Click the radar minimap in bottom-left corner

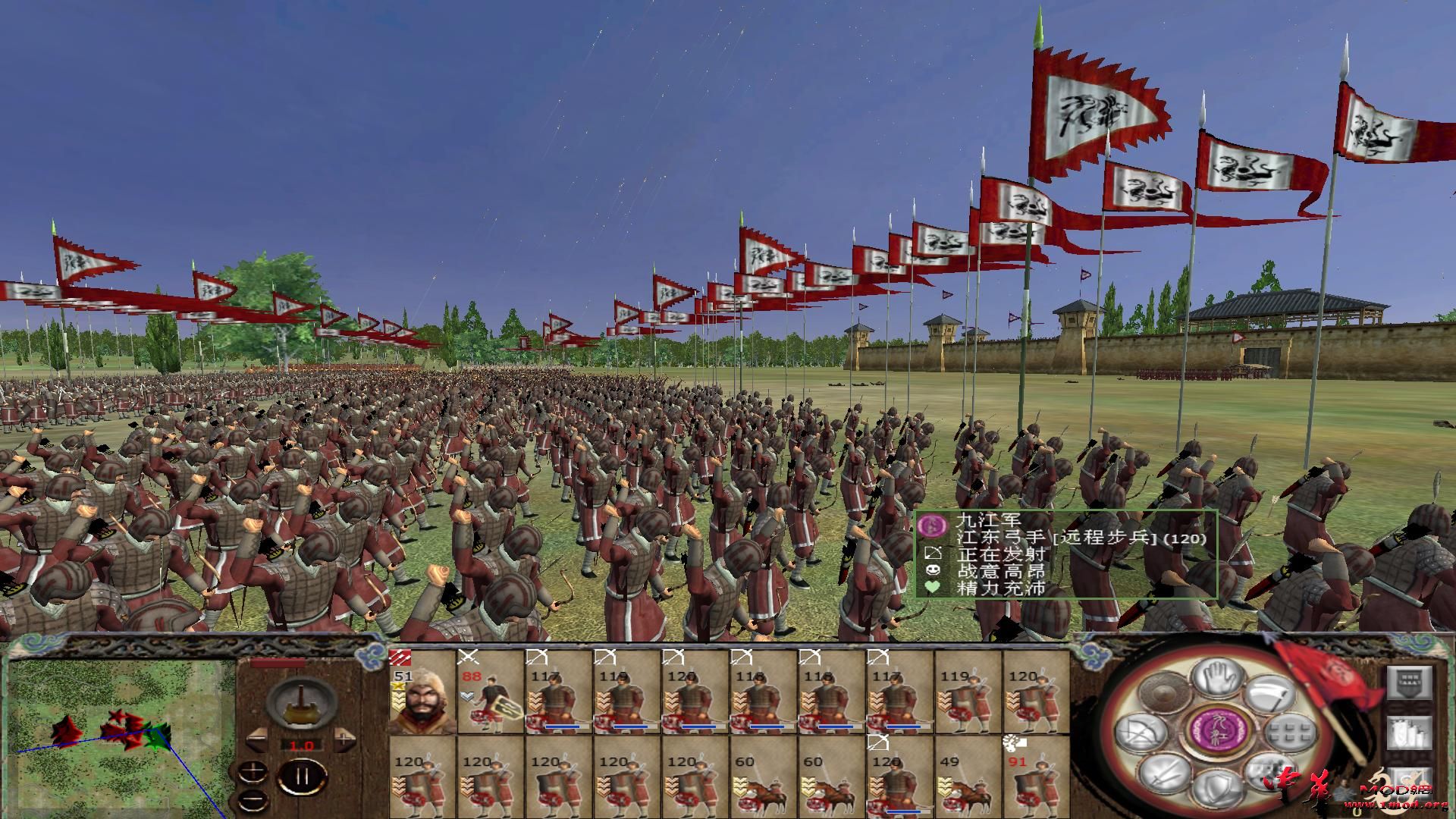point(114,736)
